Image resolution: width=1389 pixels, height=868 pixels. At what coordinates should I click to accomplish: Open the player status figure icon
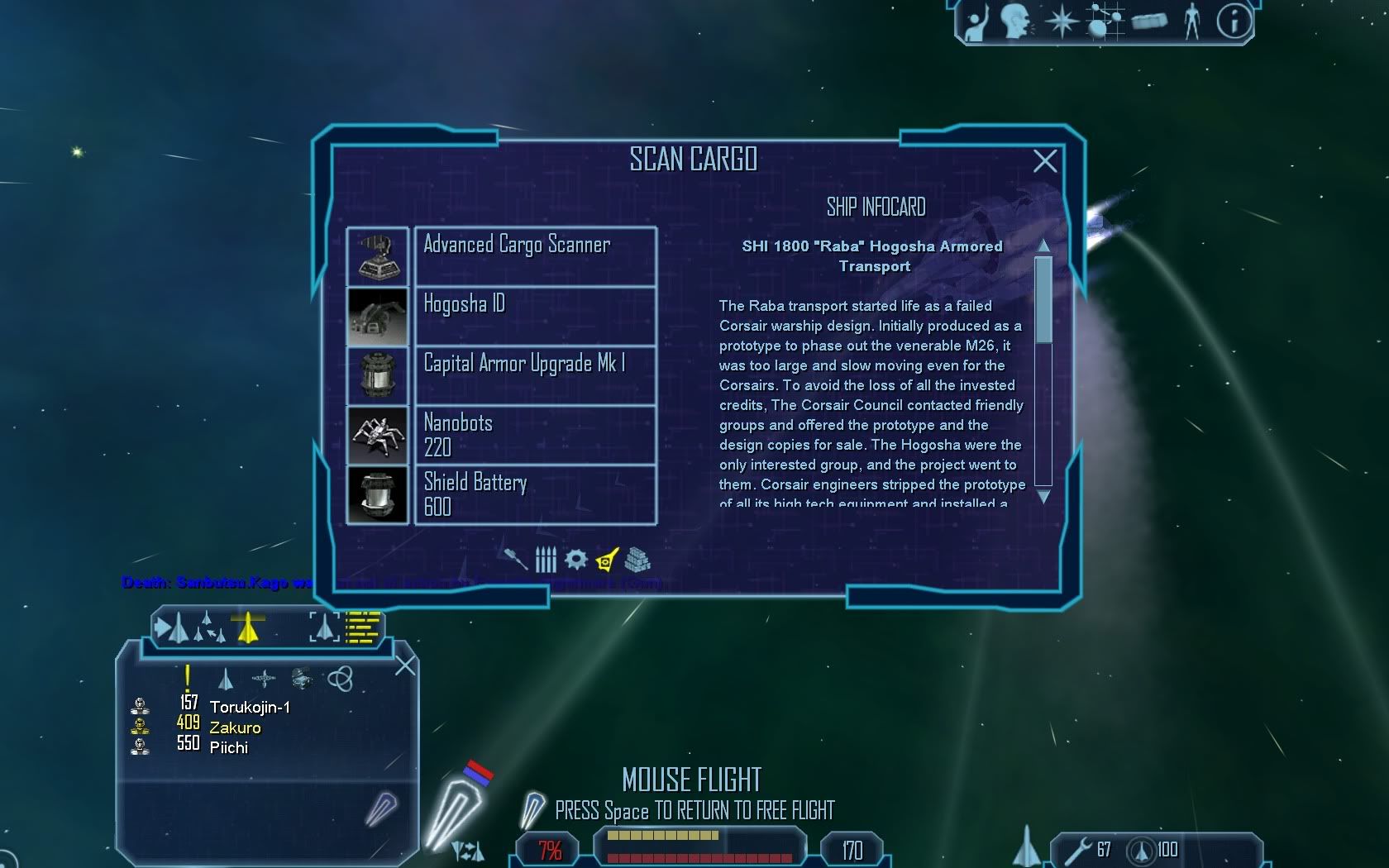coord(1191,21)
